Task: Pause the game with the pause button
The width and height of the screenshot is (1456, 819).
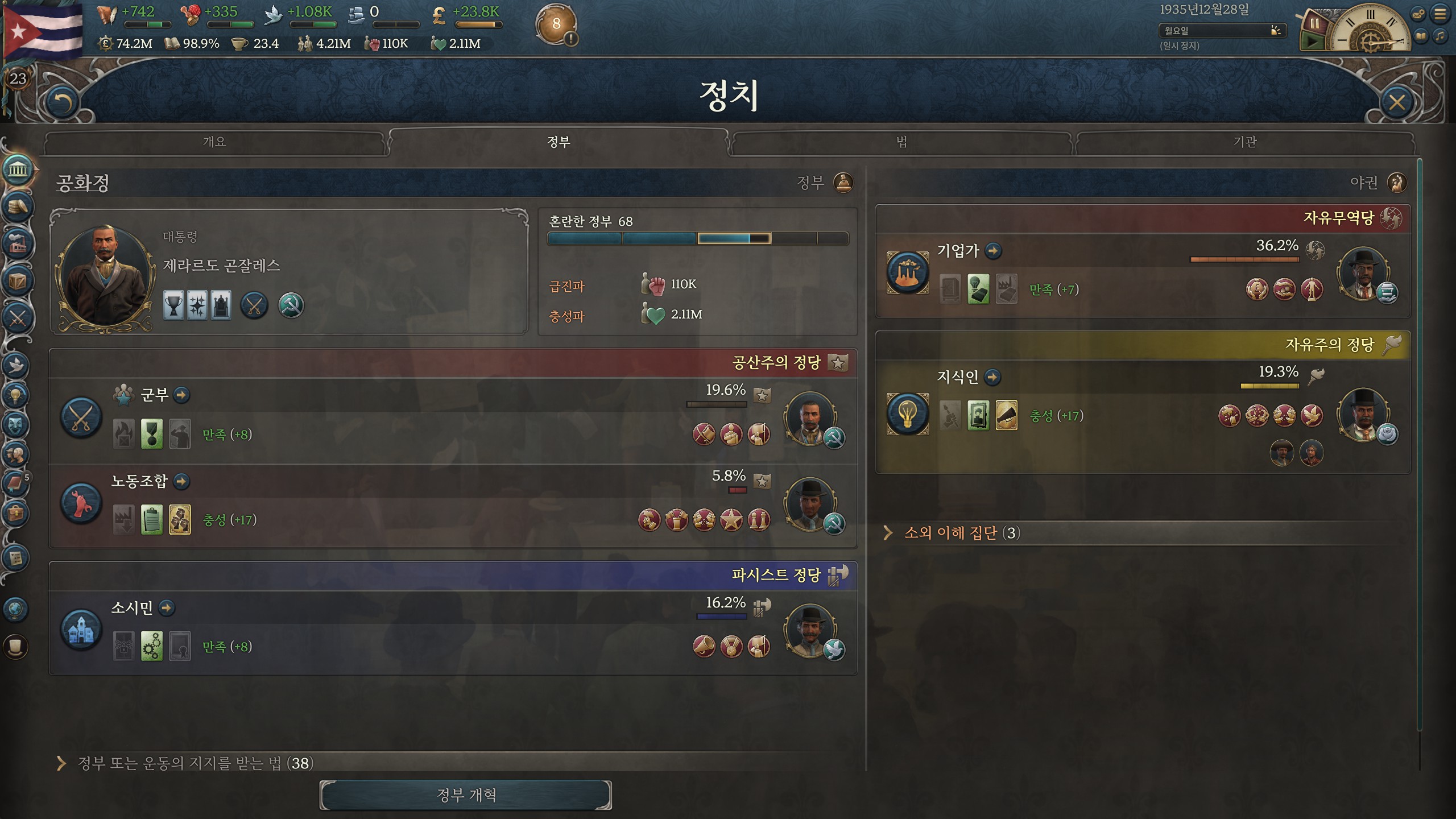Action: (1314, 24)
